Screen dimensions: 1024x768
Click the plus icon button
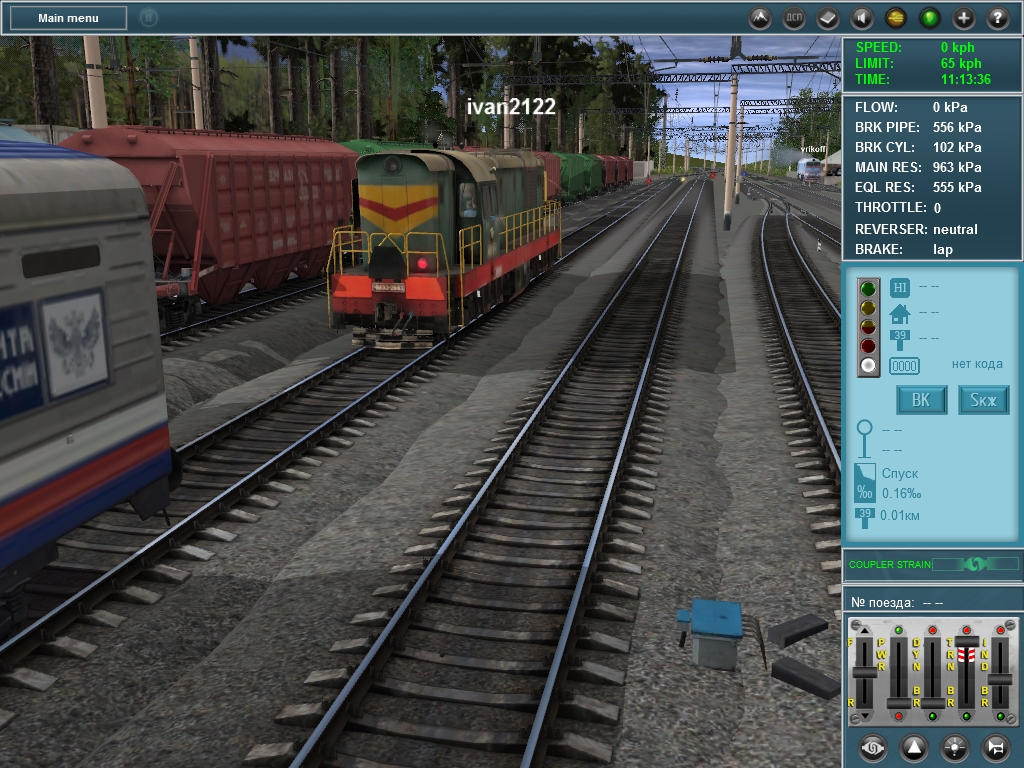pyautogui.click(x=964, y=18)
